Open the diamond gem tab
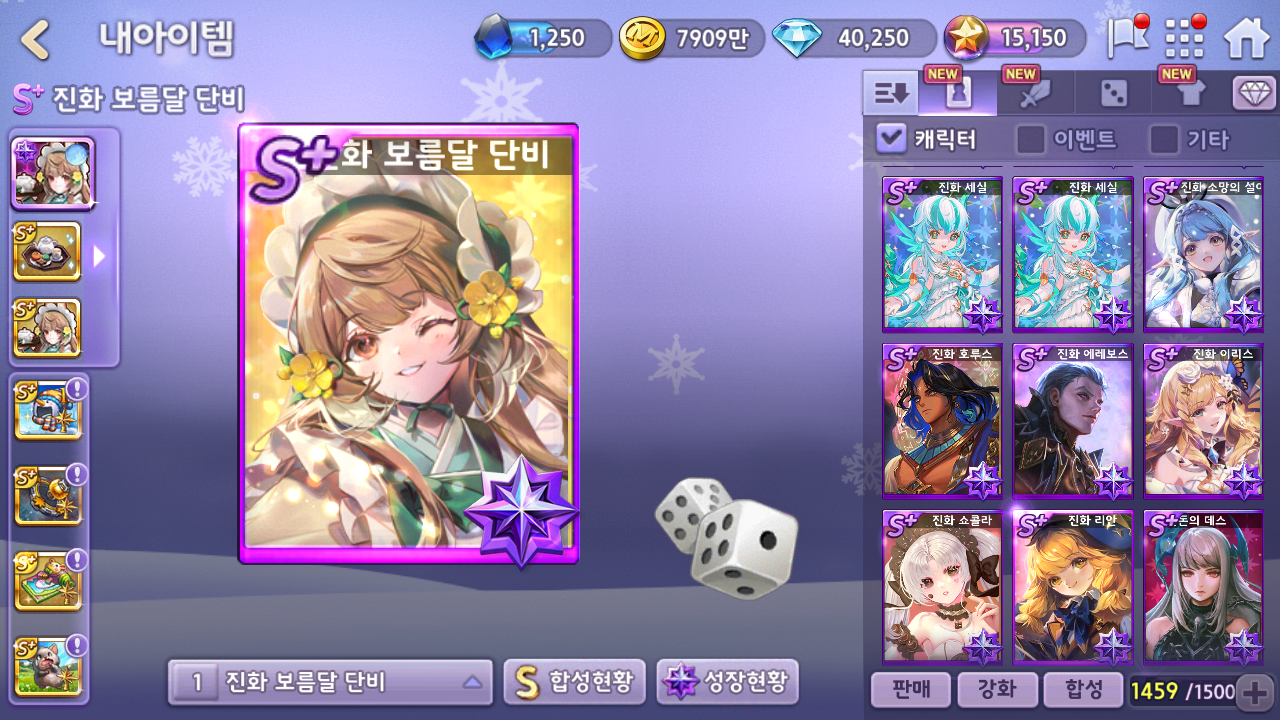This screenshot has height=720, width=1280. [1254, 94]
